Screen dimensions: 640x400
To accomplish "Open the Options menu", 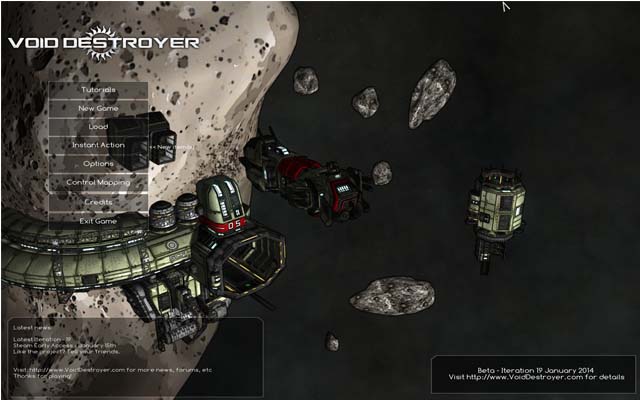I will (x=98, y=164).
